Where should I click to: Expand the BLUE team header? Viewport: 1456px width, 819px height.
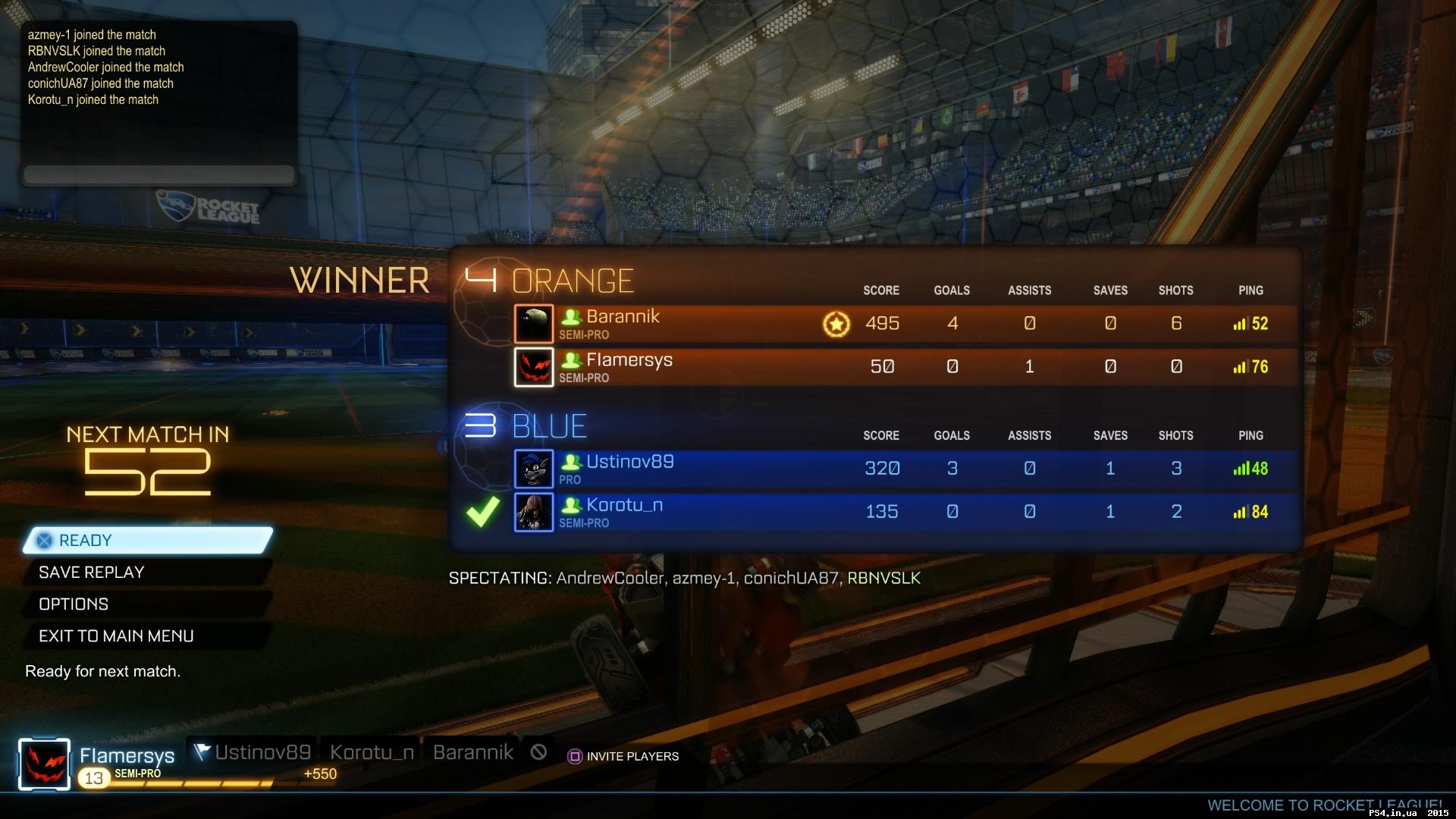click(x=549, y=425)
